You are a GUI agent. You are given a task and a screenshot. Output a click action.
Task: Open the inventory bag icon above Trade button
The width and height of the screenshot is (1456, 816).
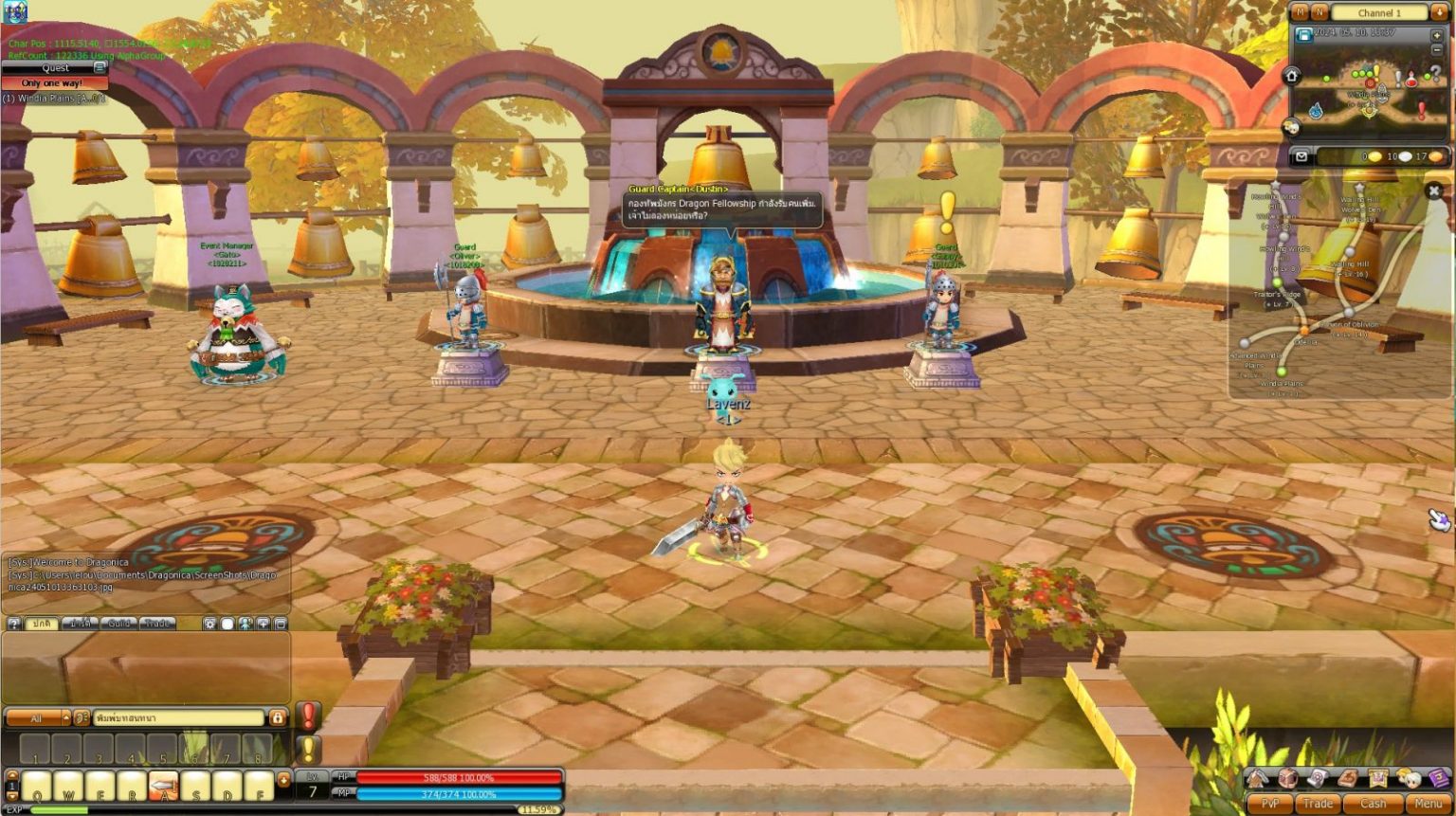(x=1286, y=779)
